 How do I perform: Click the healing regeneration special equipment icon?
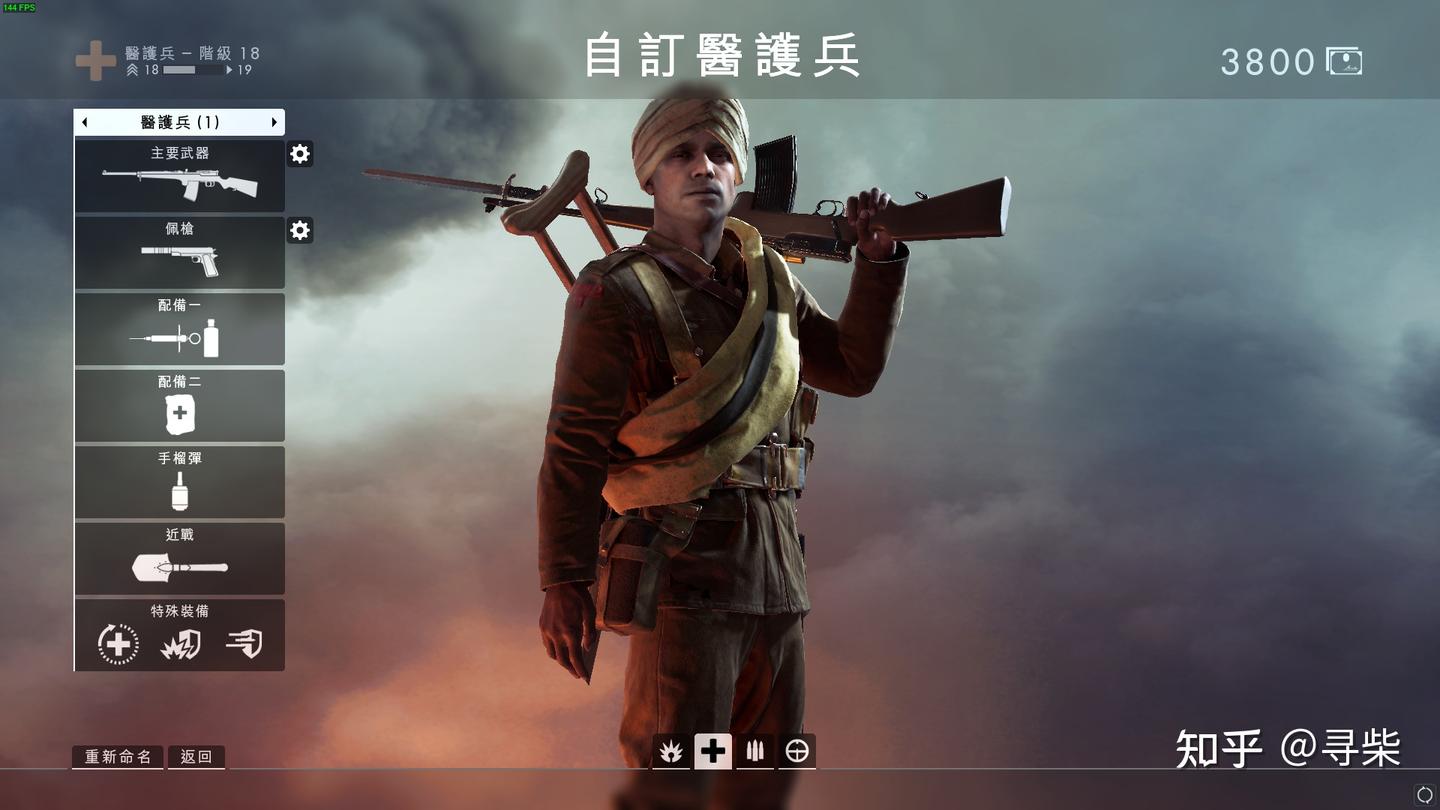click(118, 643)
